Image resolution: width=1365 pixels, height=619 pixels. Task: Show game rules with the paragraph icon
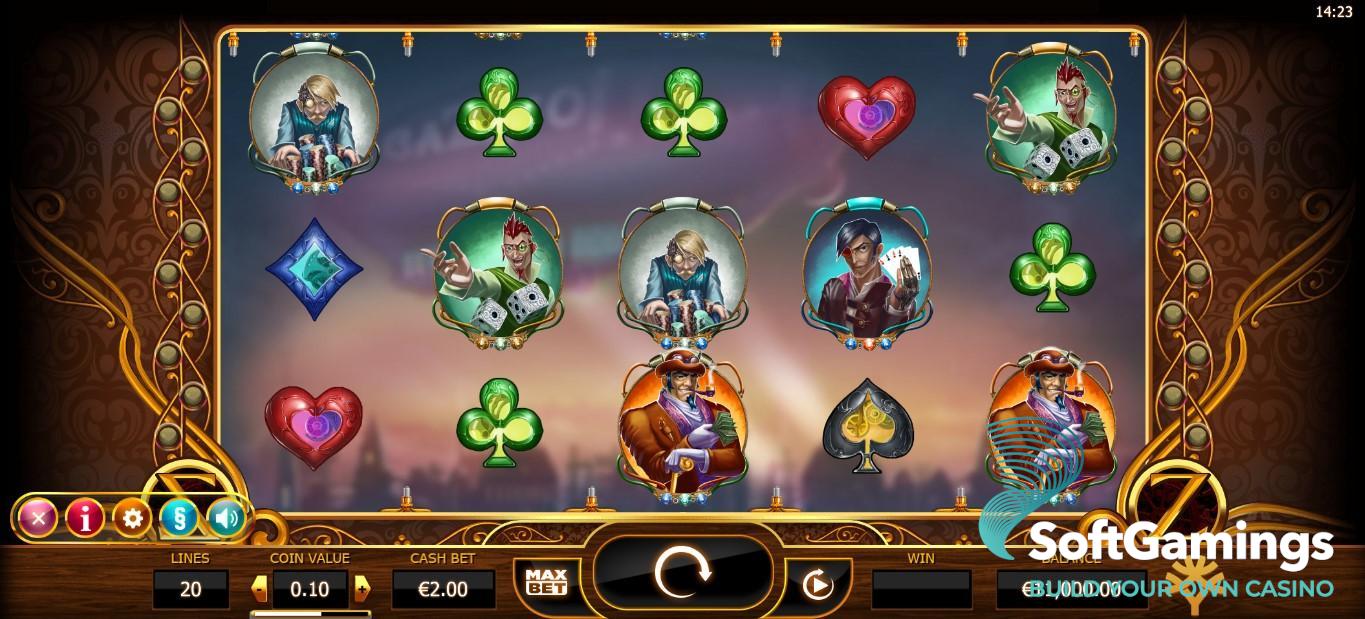[x=179, y=517]
